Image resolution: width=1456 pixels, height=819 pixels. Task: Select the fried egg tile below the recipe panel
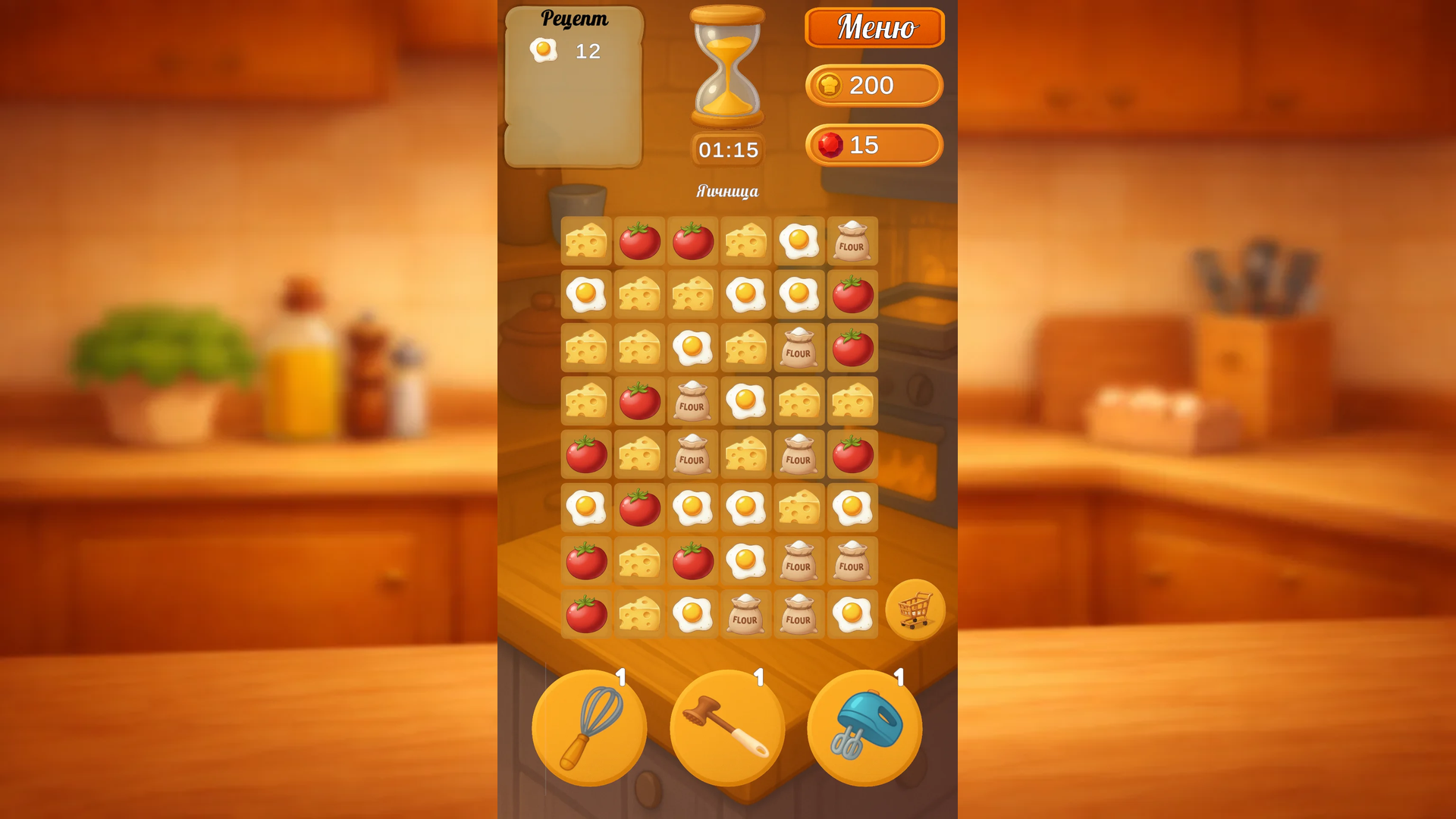point(585,295)
